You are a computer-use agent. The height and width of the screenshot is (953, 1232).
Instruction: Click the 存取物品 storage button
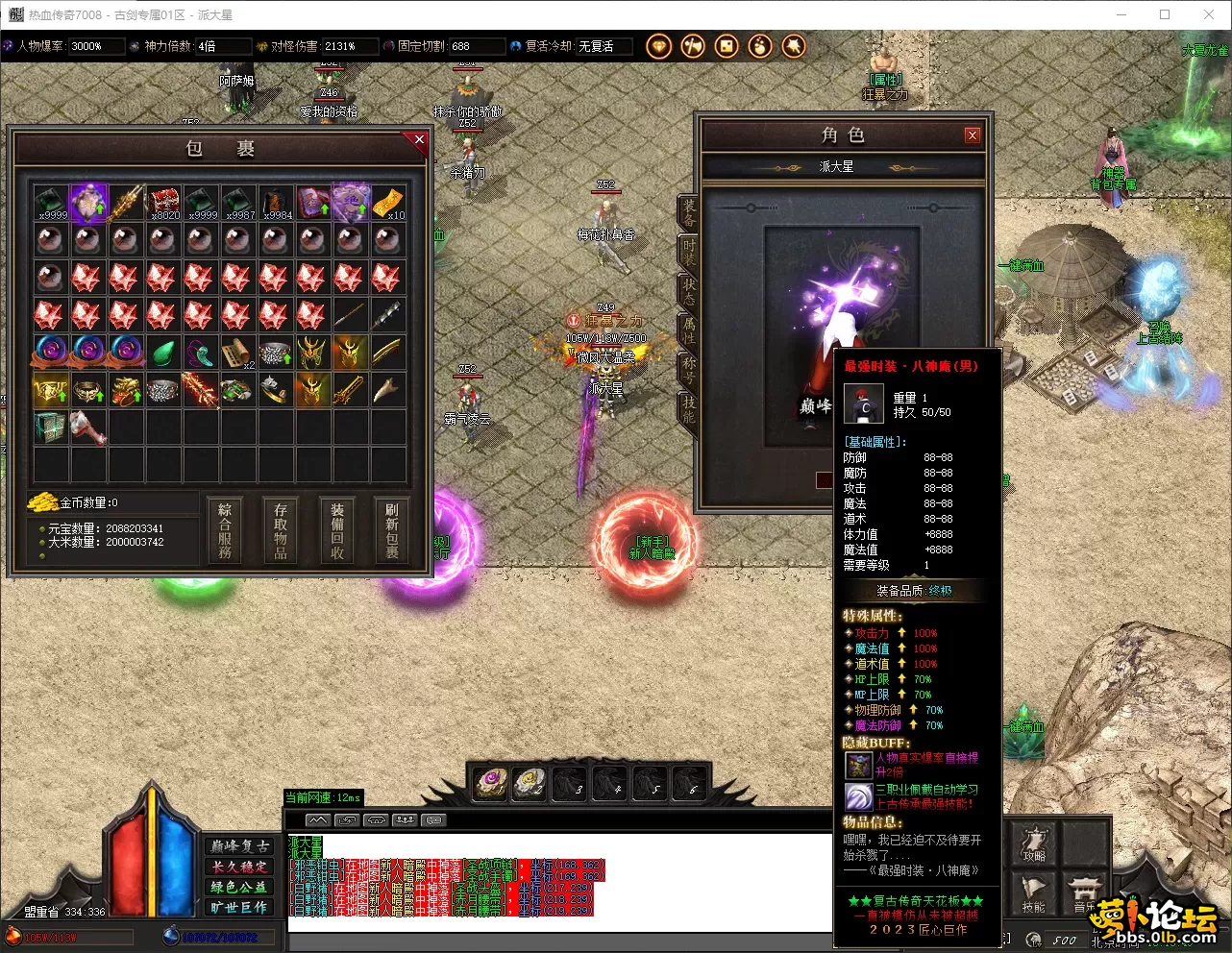coord(281,529)
